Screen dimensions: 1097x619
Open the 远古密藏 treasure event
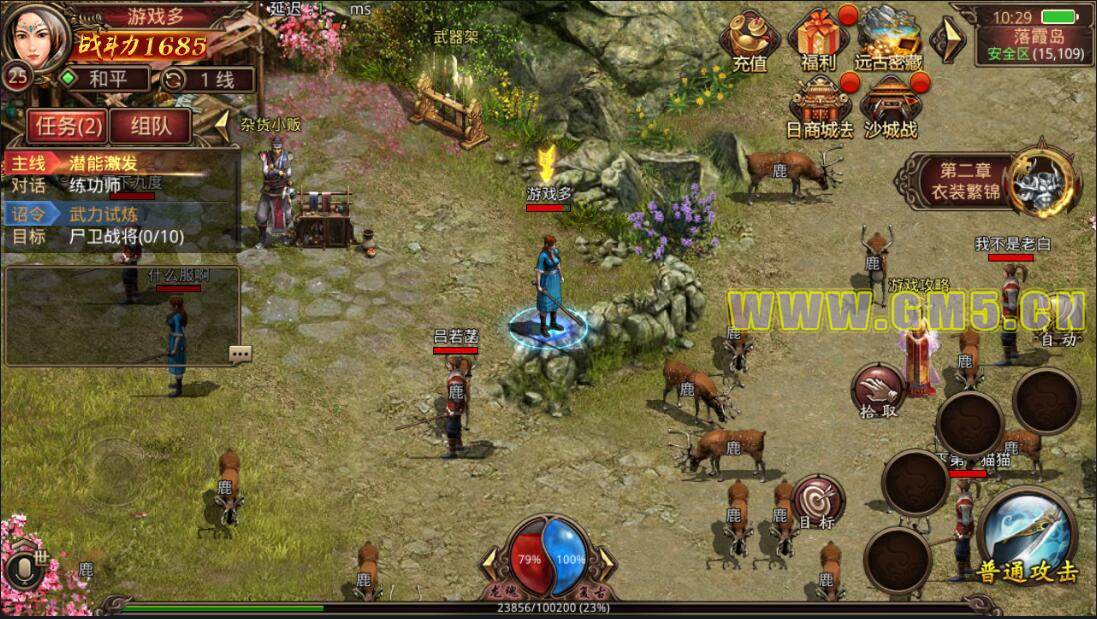tap(888, 40)
